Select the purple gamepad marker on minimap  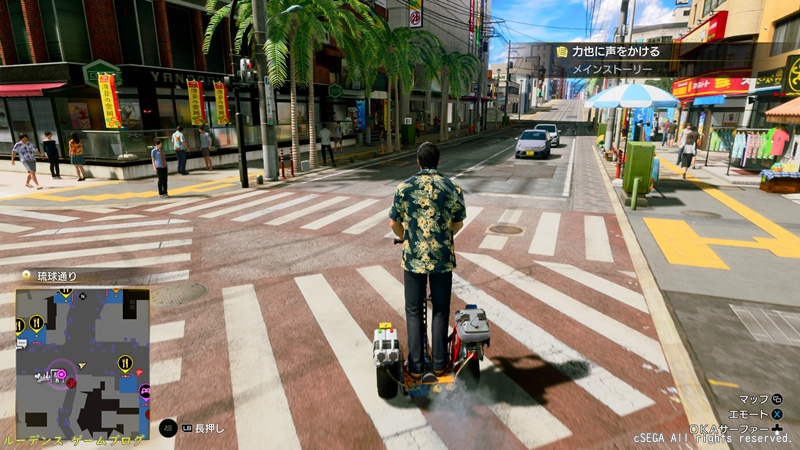click(x=143, y=392)
